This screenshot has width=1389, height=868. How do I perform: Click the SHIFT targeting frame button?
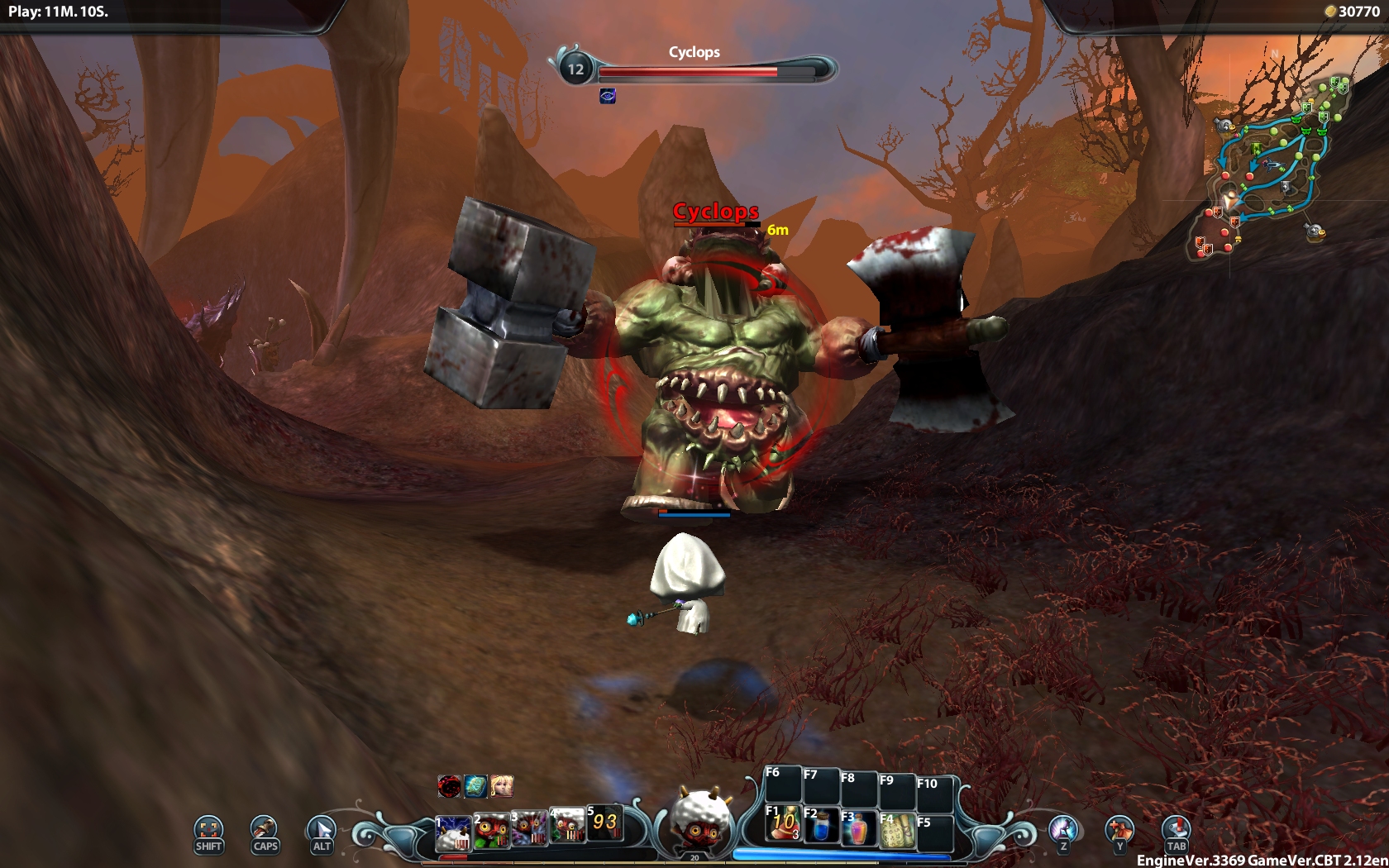tap(208, 832)
